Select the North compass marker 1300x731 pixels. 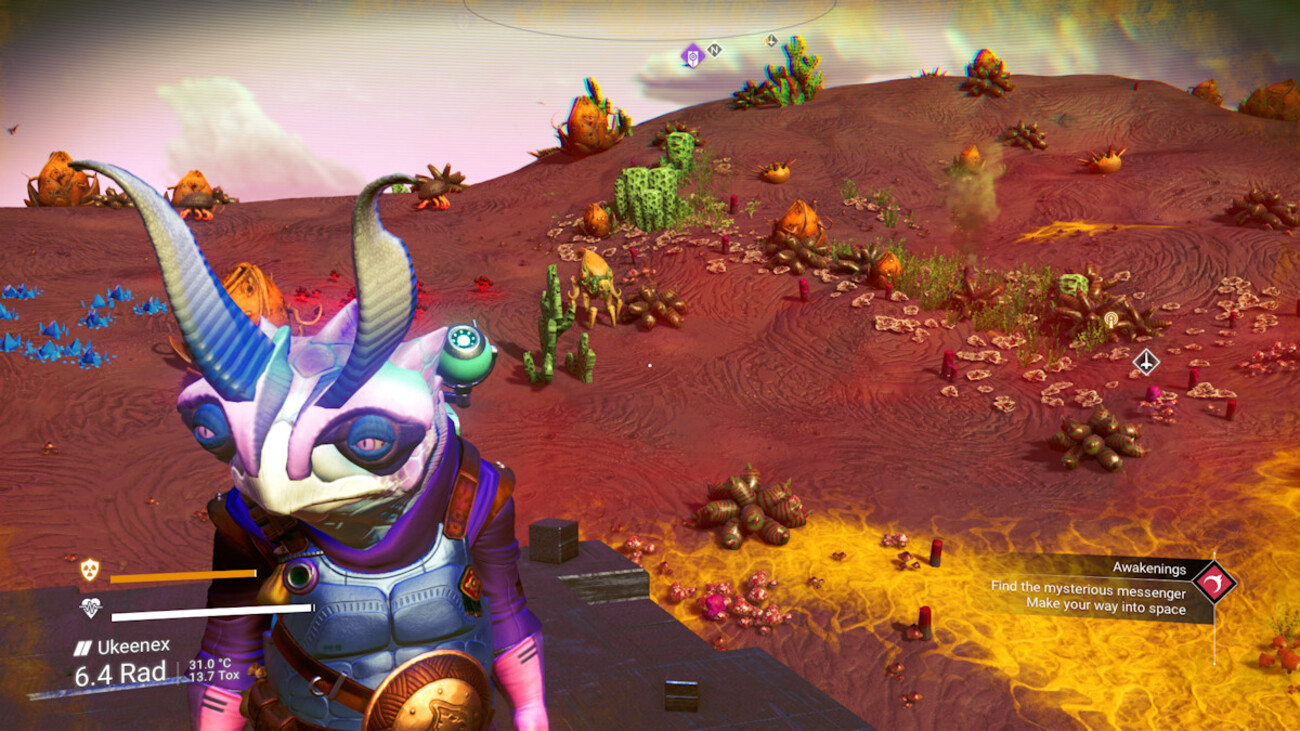(x=714, y=49)
